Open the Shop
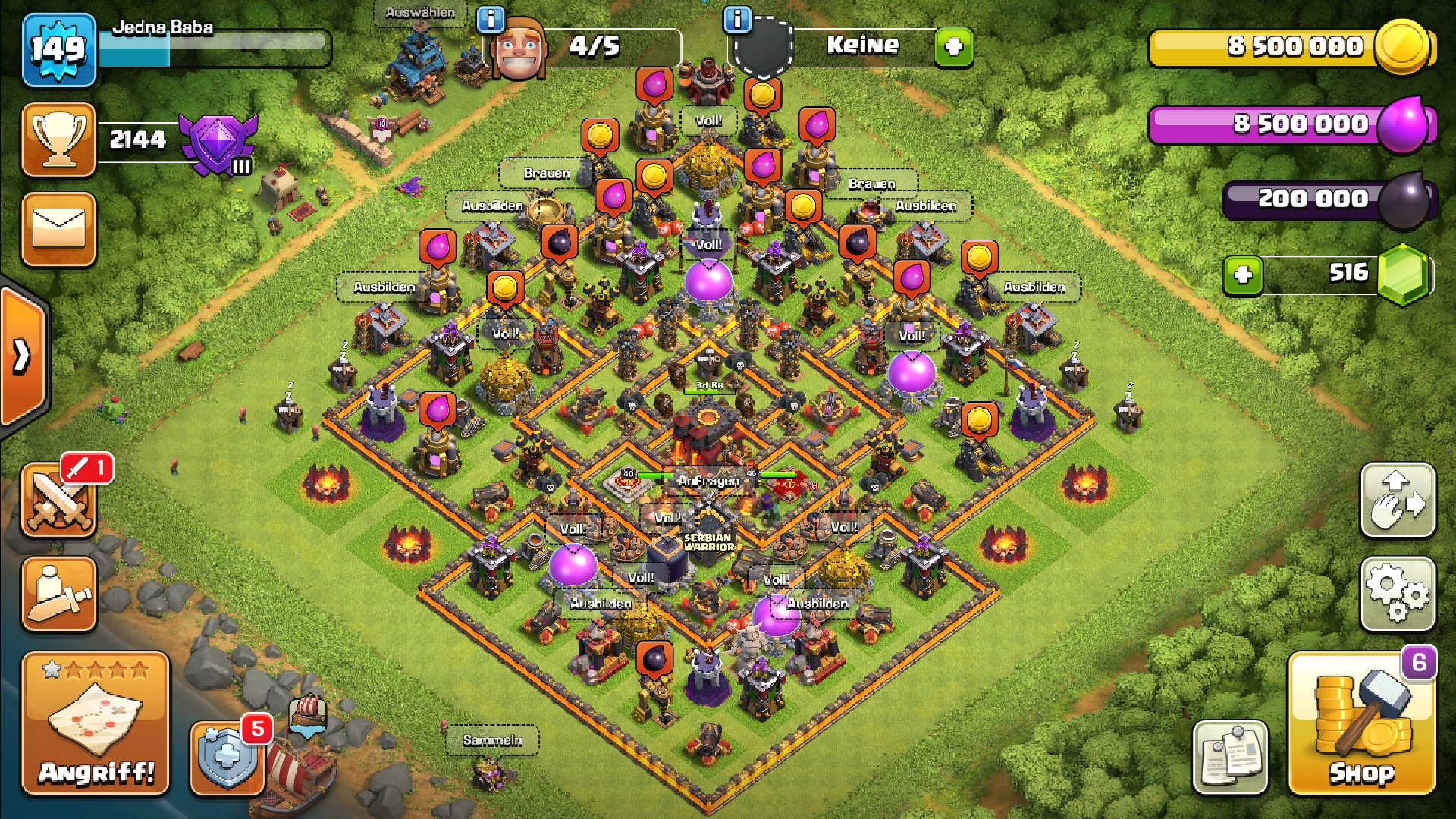 [x=1361, y=724]
